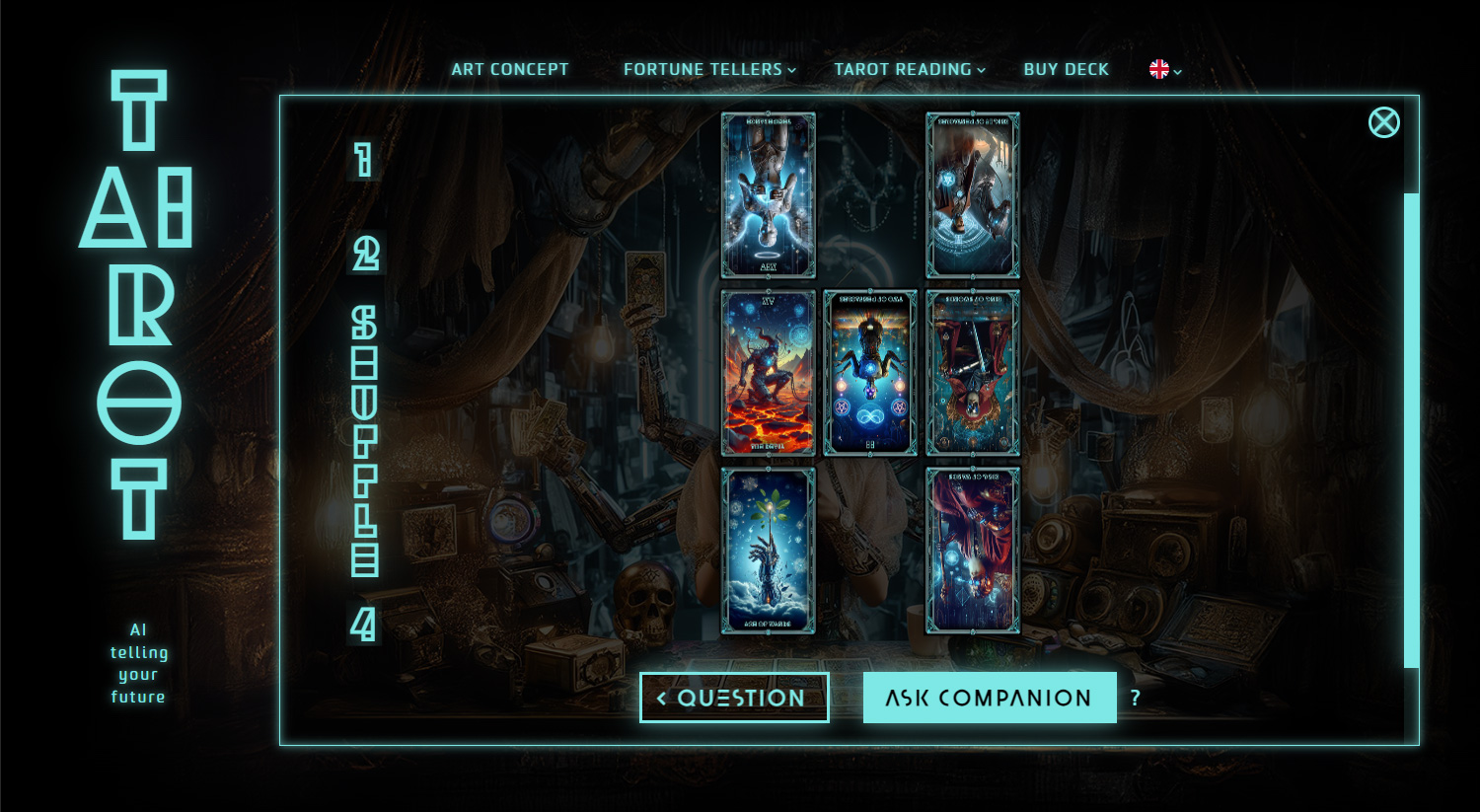Image resolution: width=1480 pixels, height=812 pixels.
Task: Open the language flag selector
Action: pyautogui.click(x=1164, y=69)
